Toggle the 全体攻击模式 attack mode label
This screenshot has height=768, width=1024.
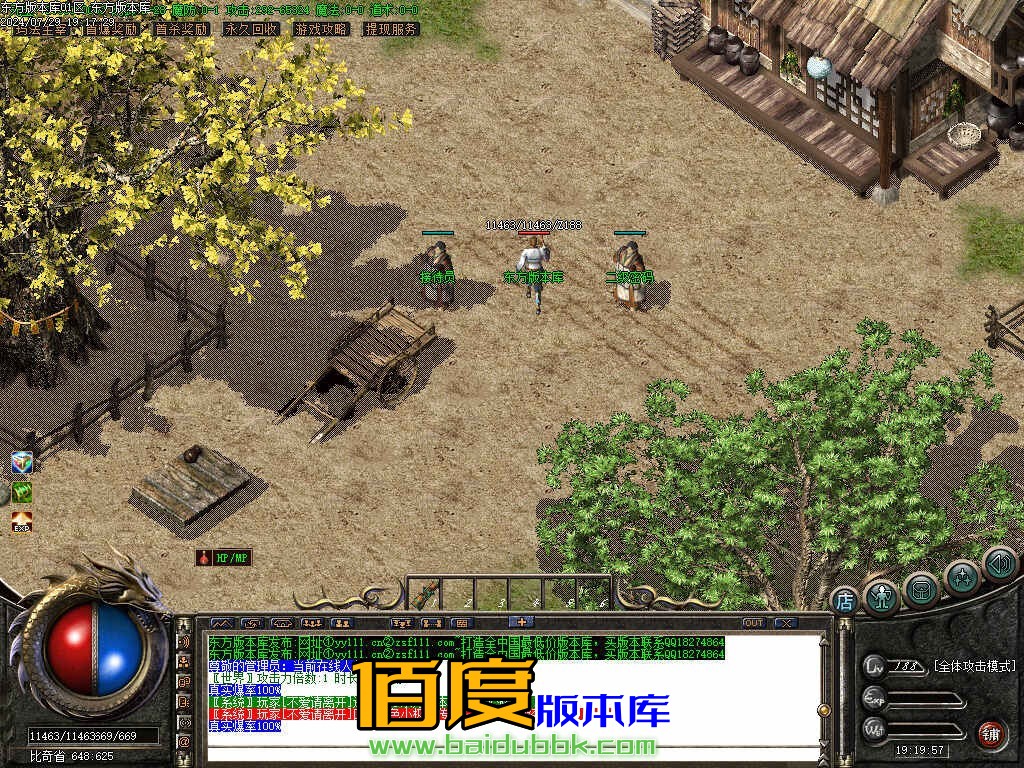point(975,666)
